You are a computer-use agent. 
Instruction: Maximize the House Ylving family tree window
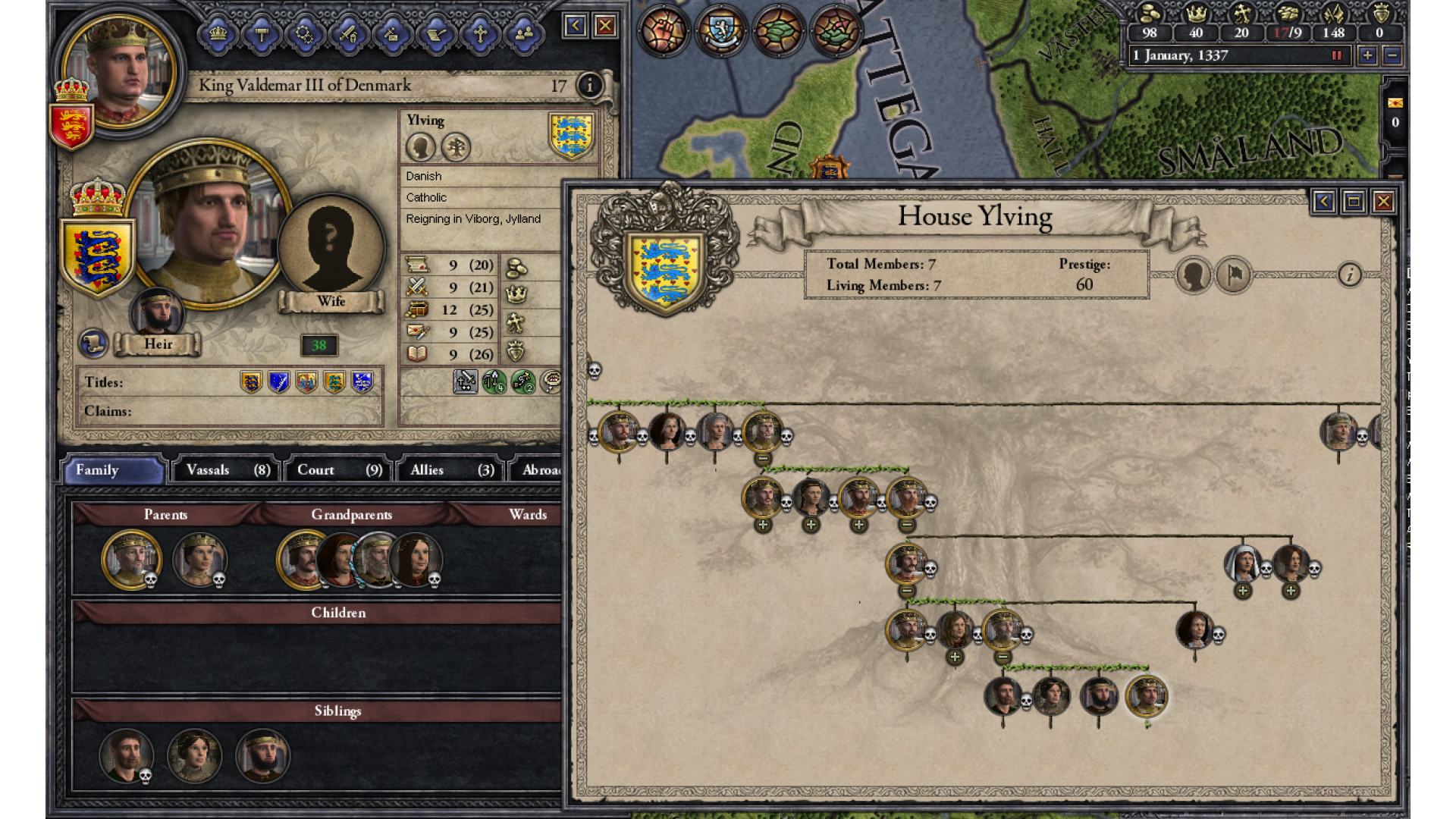(x=1354, y=202)
